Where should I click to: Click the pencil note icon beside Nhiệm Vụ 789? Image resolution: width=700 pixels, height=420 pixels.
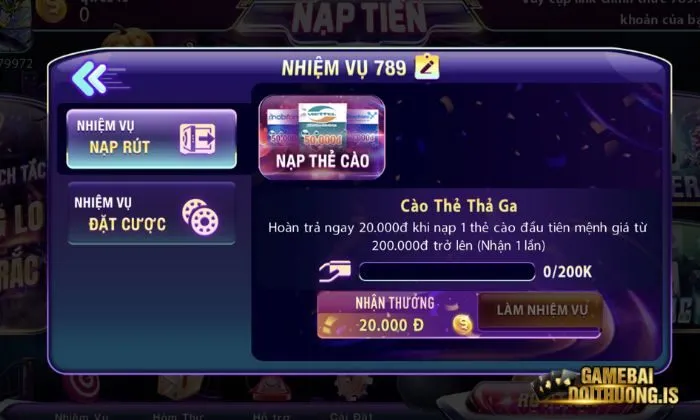coord(429,68)
